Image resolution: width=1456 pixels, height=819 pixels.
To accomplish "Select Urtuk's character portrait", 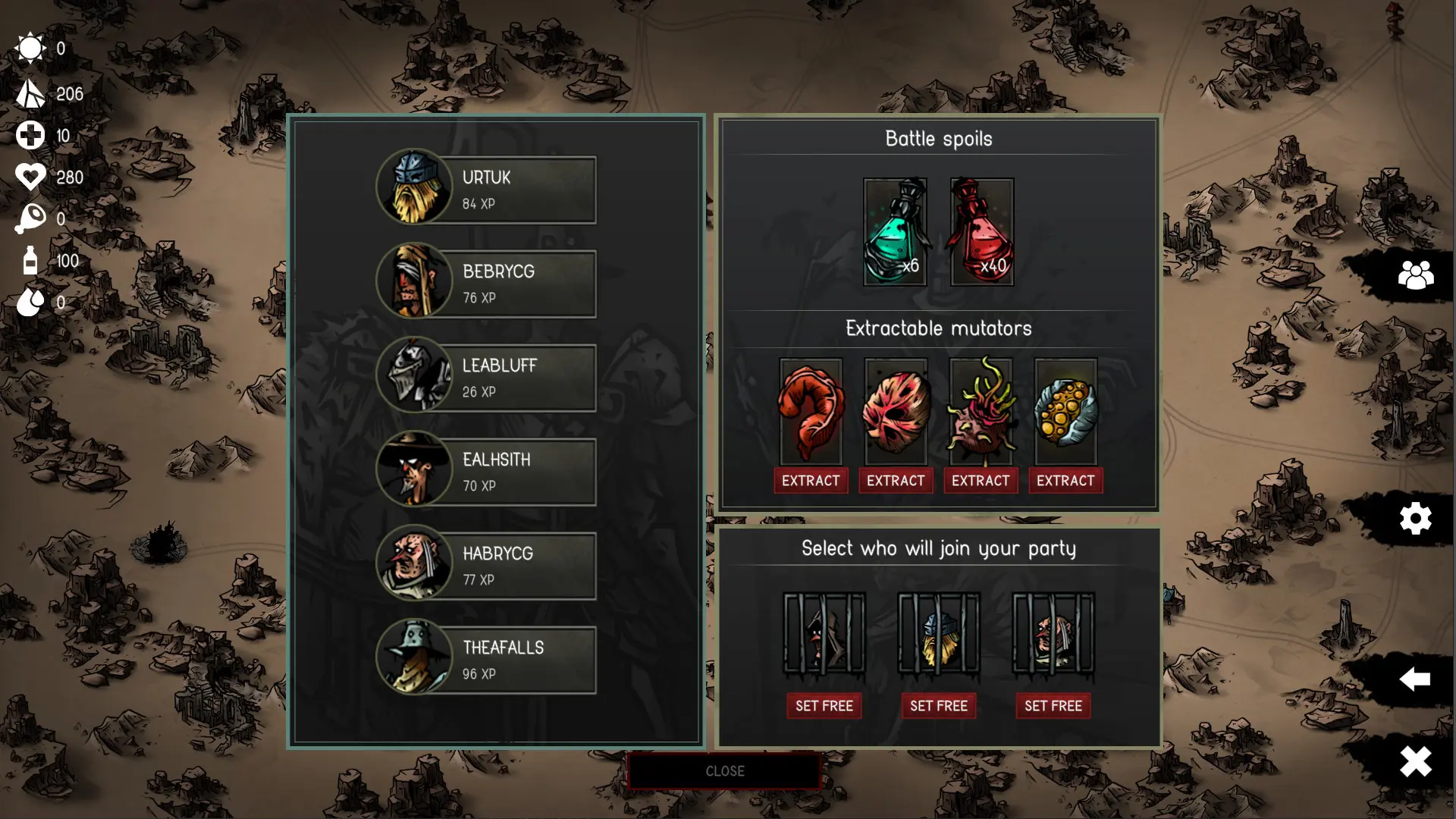I will 414,189.
